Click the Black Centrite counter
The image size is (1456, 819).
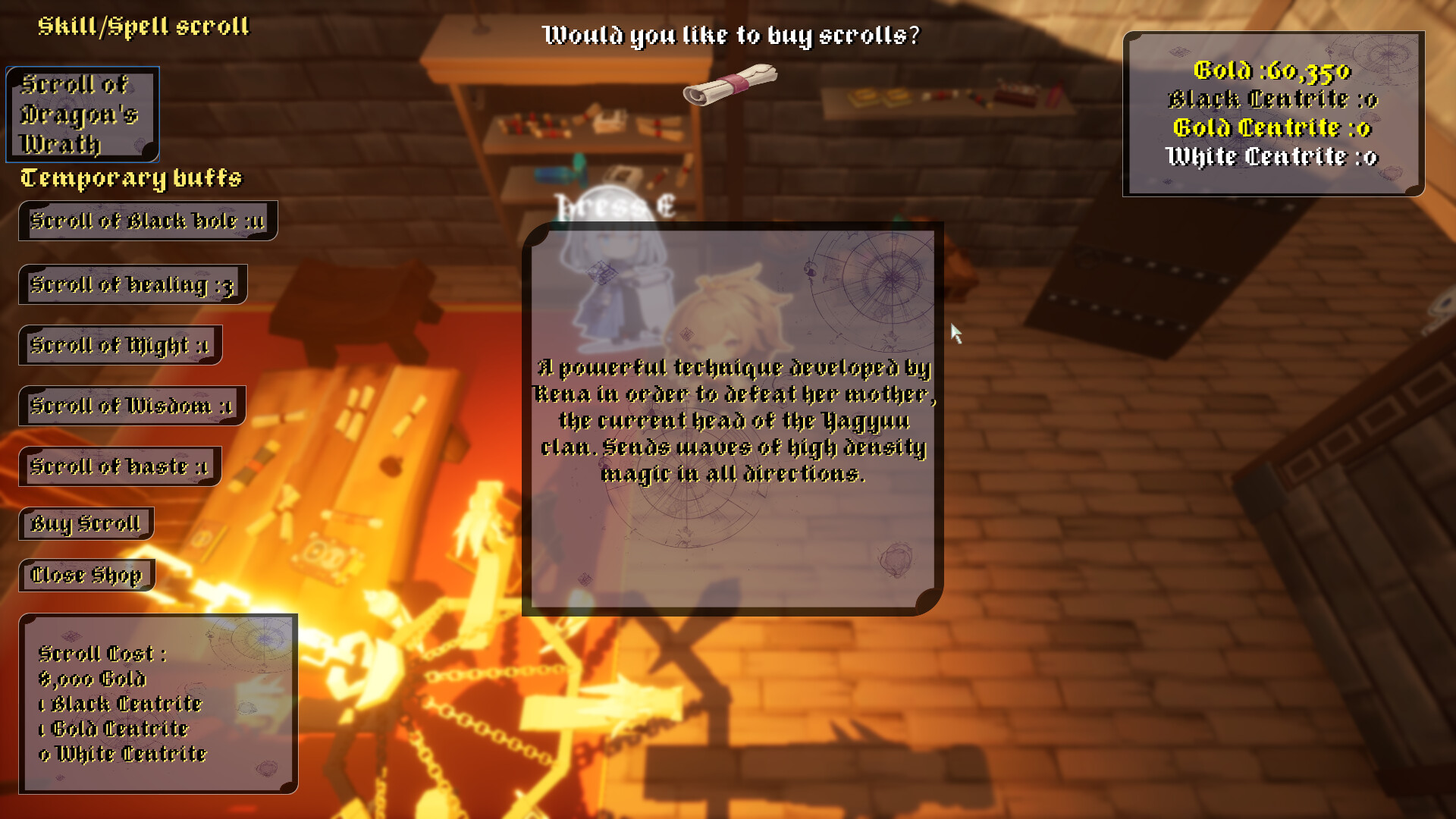coord(1272,99)
